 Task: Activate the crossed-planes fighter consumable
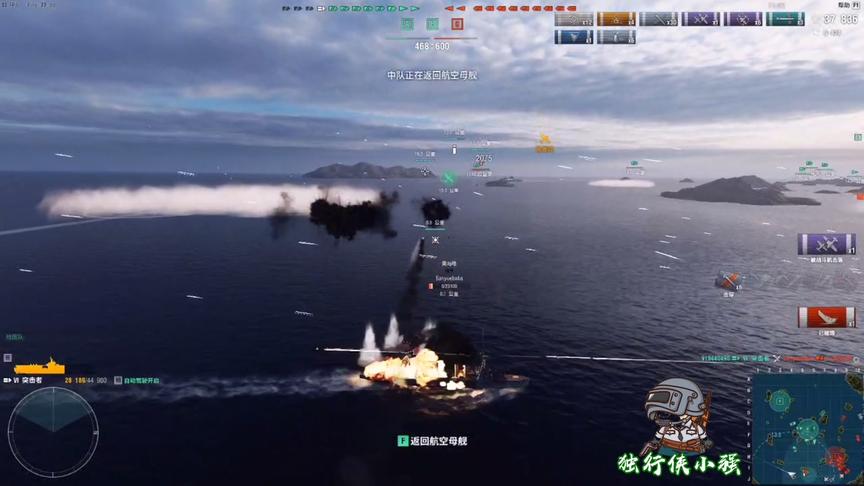pos(826,244)
